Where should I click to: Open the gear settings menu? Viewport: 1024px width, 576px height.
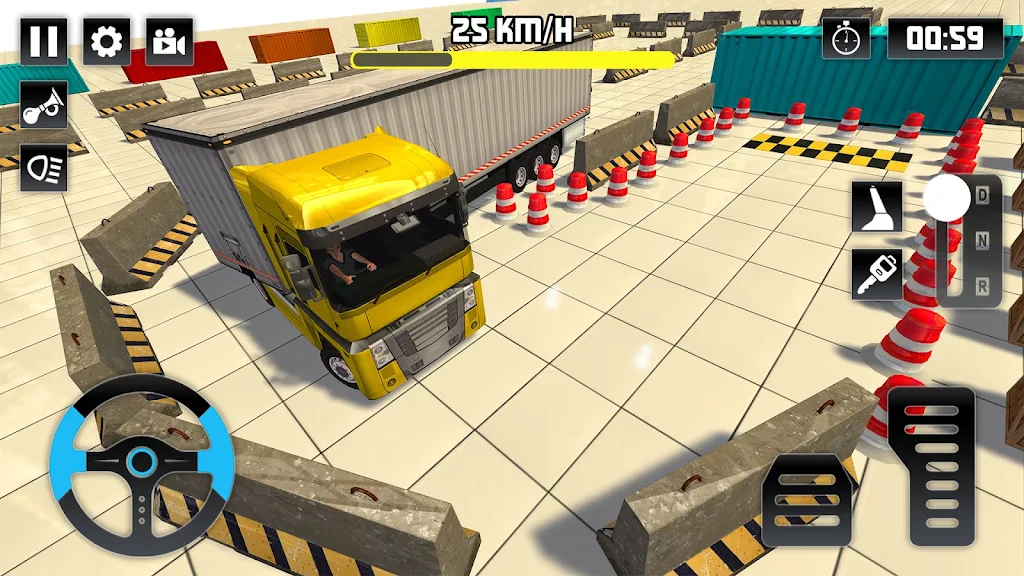tap(106, 41)
